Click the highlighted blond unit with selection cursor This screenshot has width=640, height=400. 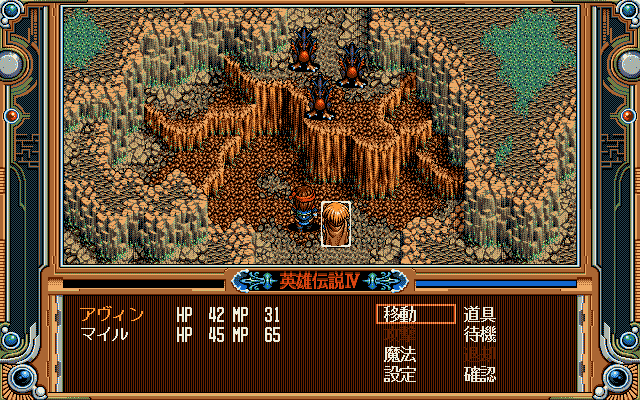[x=336, y=223]
